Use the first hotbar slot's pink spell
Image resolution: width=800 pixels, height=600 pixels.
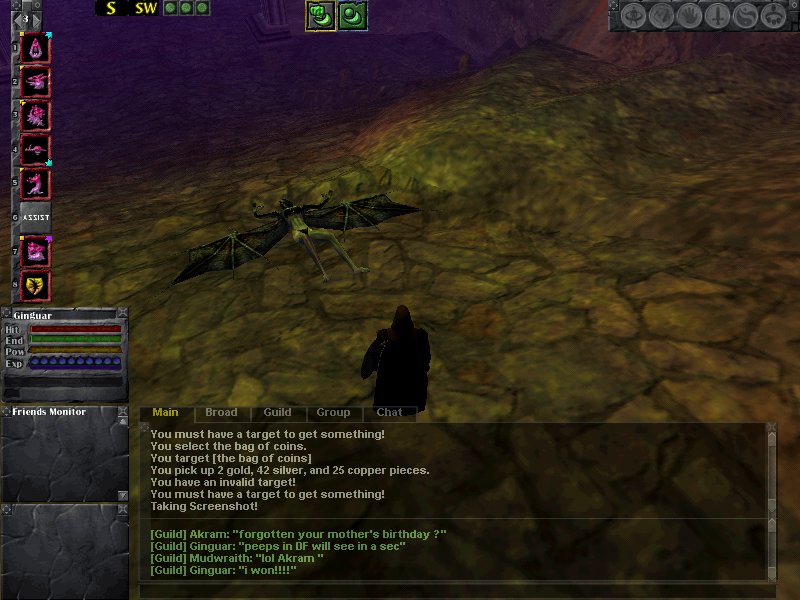click(36, 47)
